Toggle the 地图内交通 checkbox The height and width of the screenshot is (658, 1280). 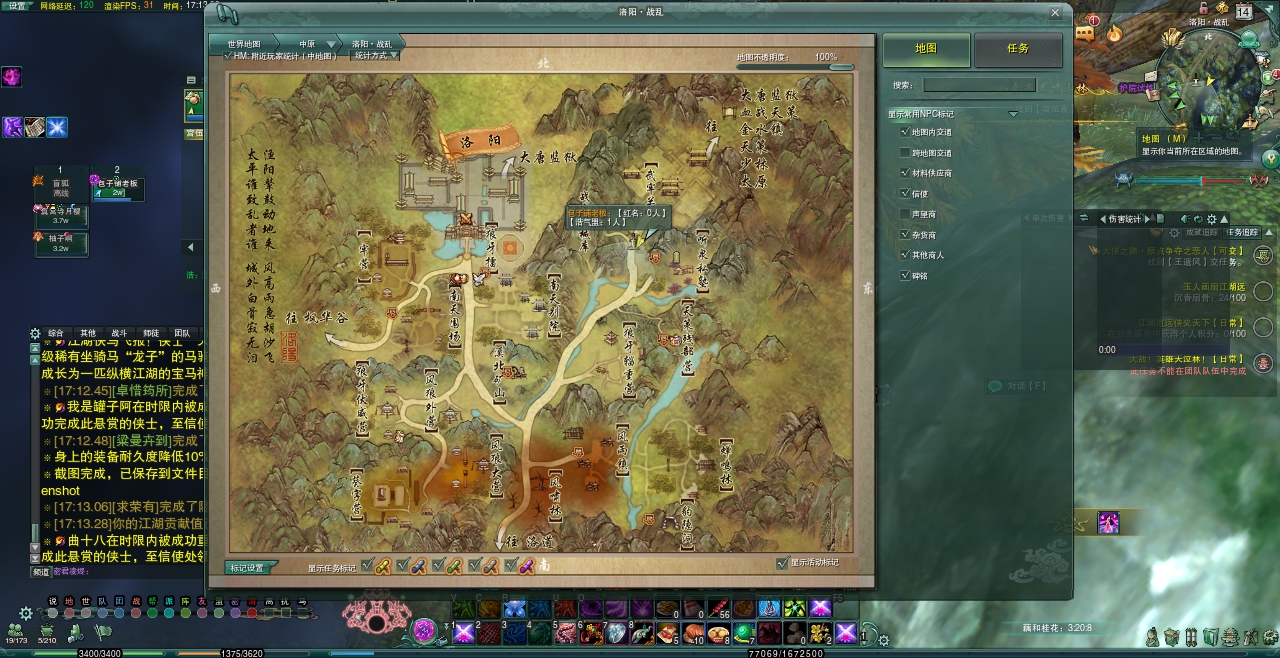(905, 132)
